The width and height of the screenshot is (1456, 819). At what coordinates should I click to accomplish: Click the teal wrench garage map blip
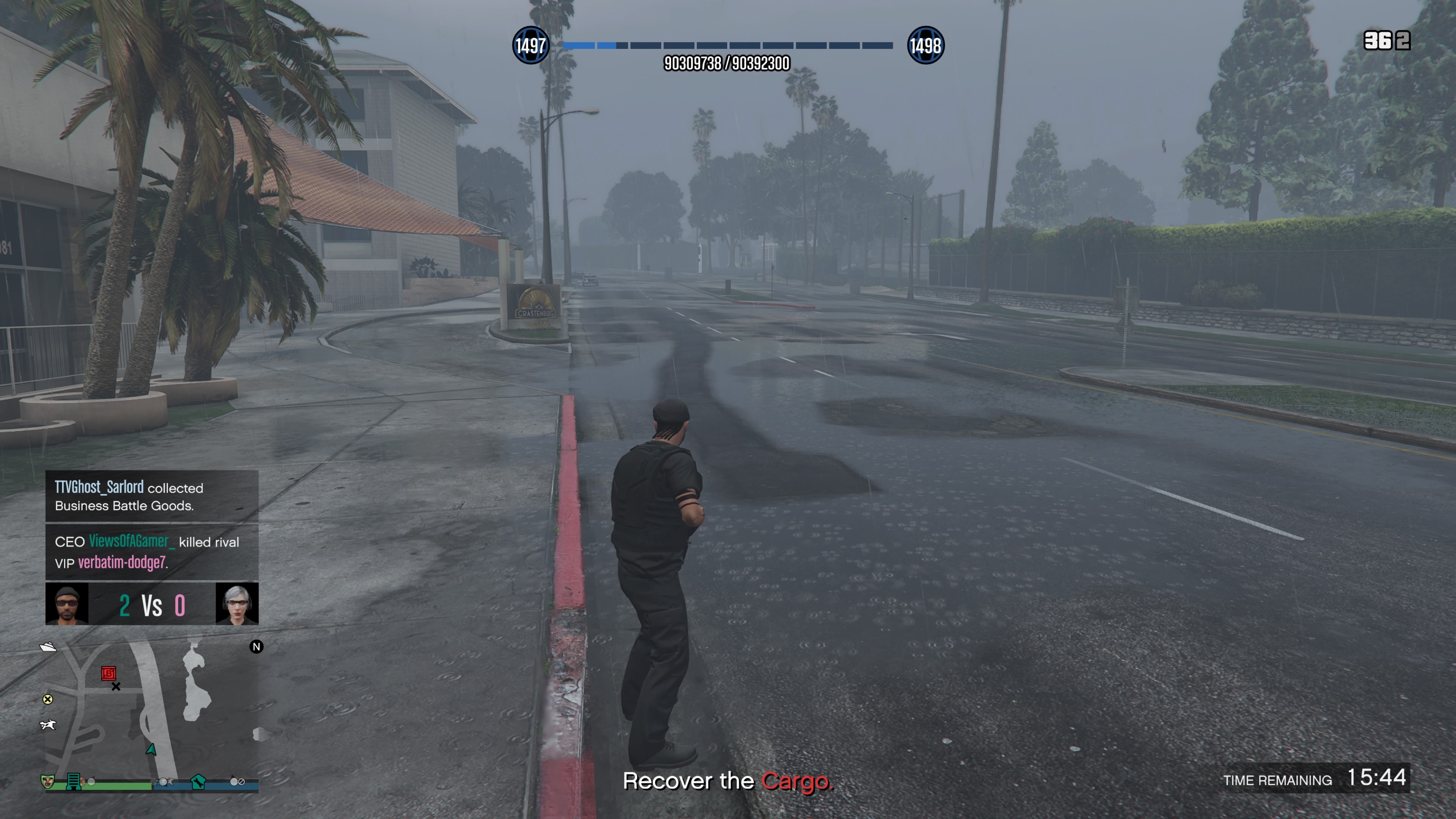coord(198,782)
